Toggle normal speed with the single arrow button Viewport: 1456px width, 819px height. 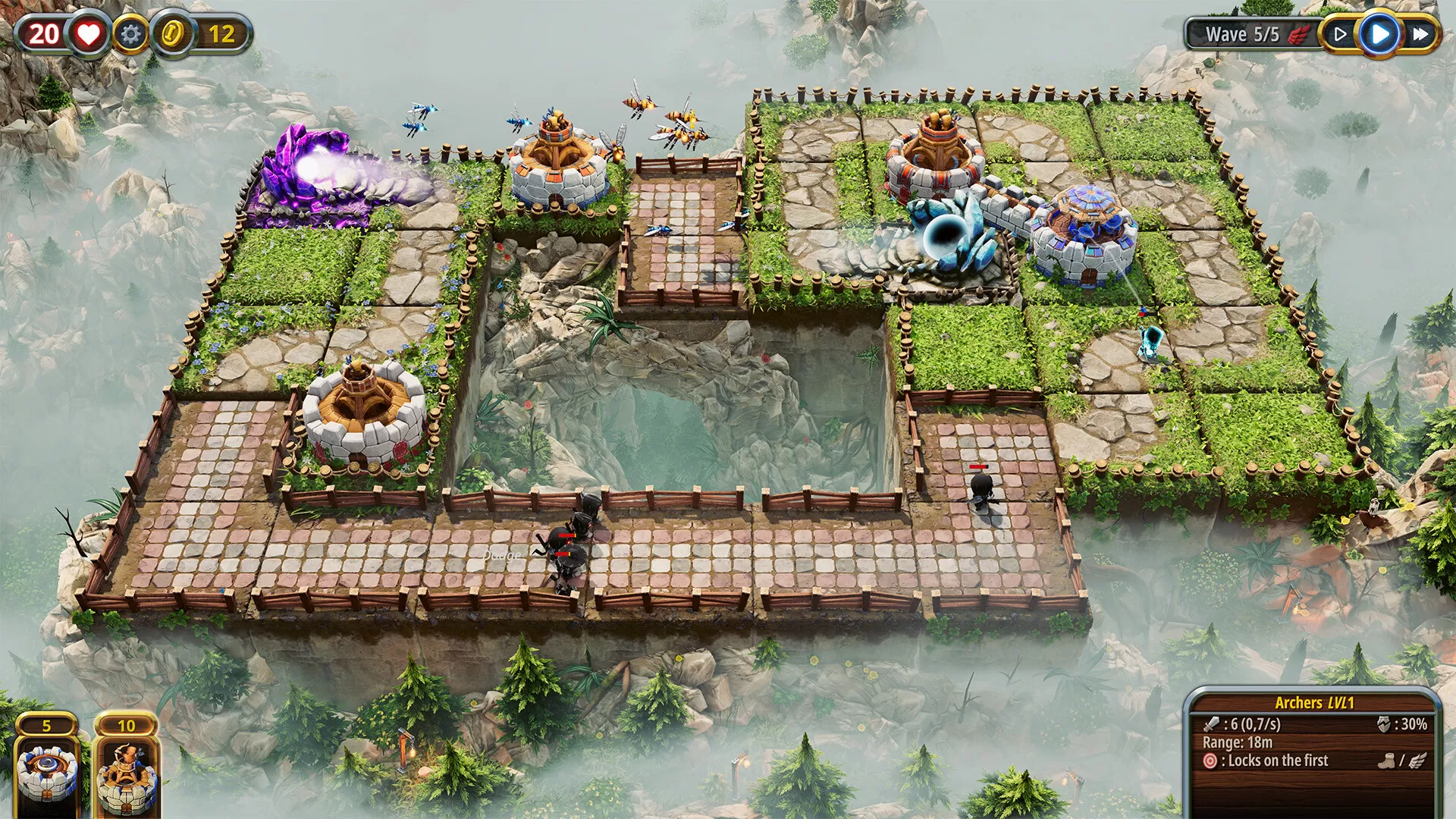(1339, 33)
